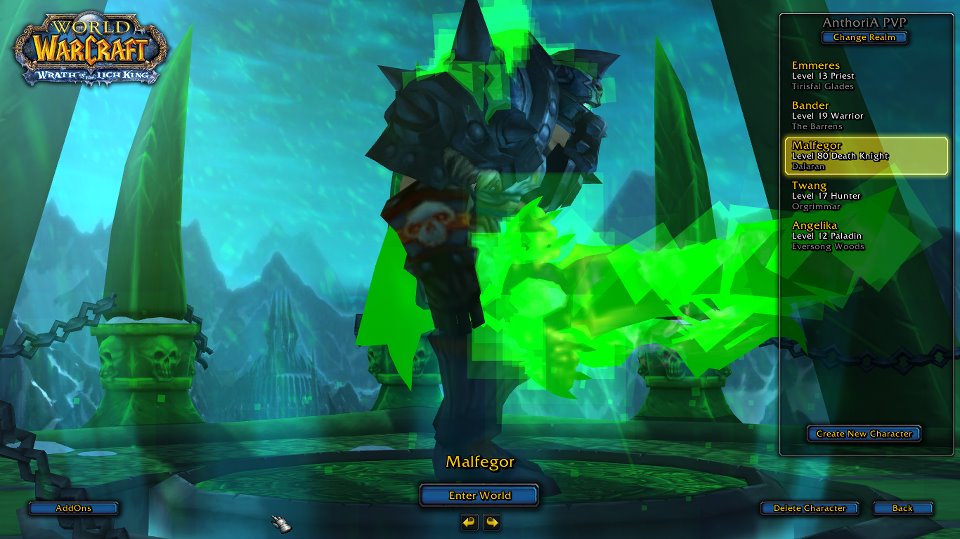The height and width of the screenshot is (539, 960).
Task: Go back to the login screen
Action: pos(902,508)
